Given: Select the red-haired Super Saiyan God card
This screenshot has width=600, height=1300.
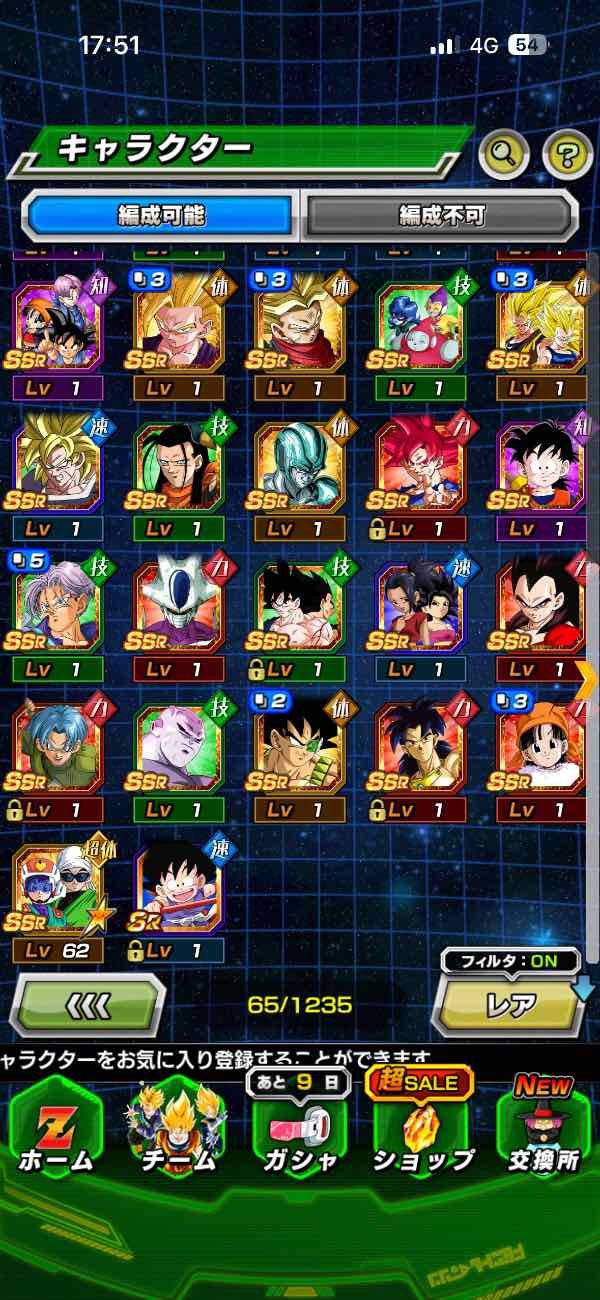Looking at the screenshot, I should [420, 468].
